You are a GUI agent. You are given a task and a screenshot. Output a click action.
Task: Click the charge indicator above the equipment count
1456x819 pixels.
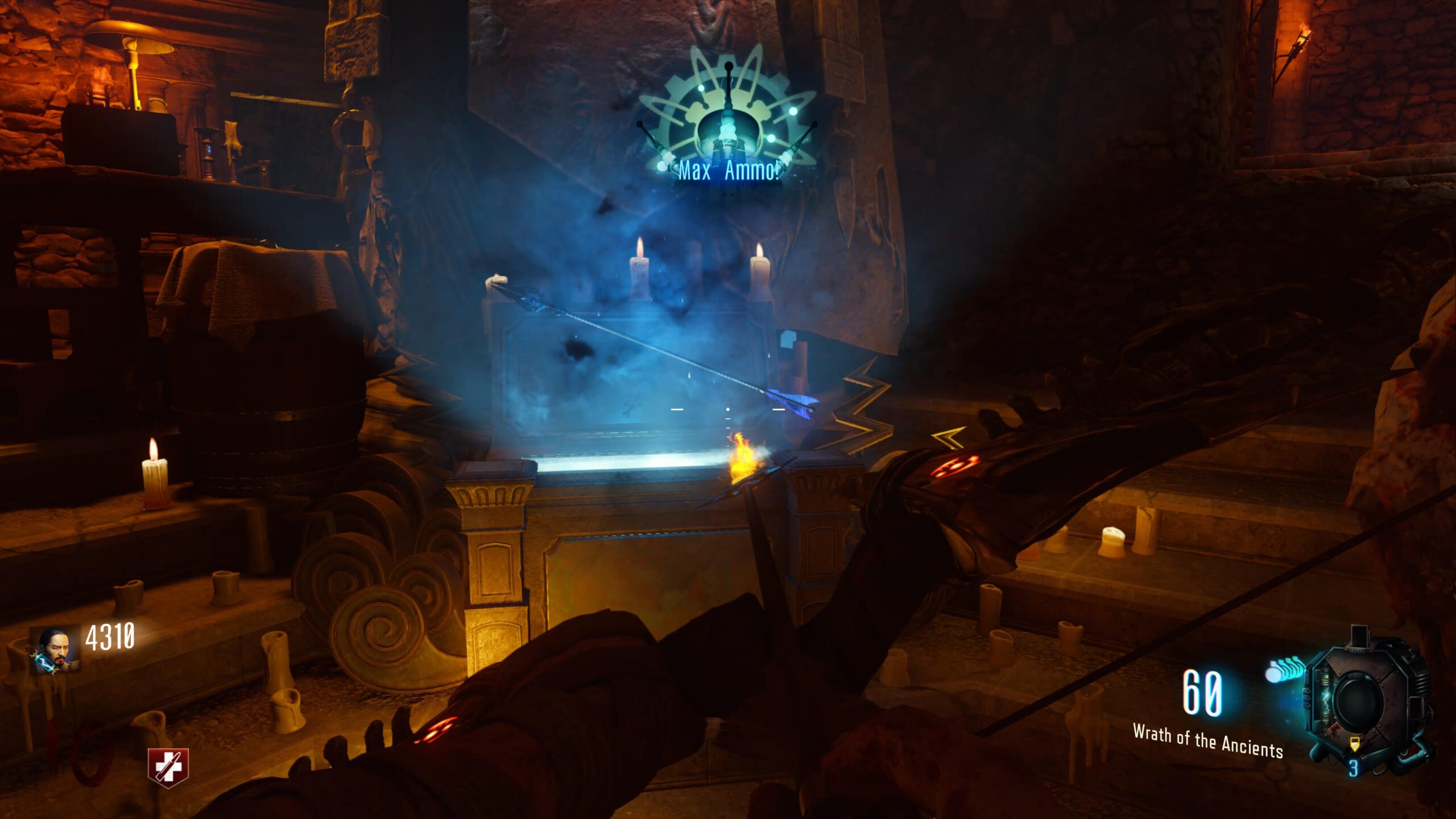click(x=1354, y=744)
